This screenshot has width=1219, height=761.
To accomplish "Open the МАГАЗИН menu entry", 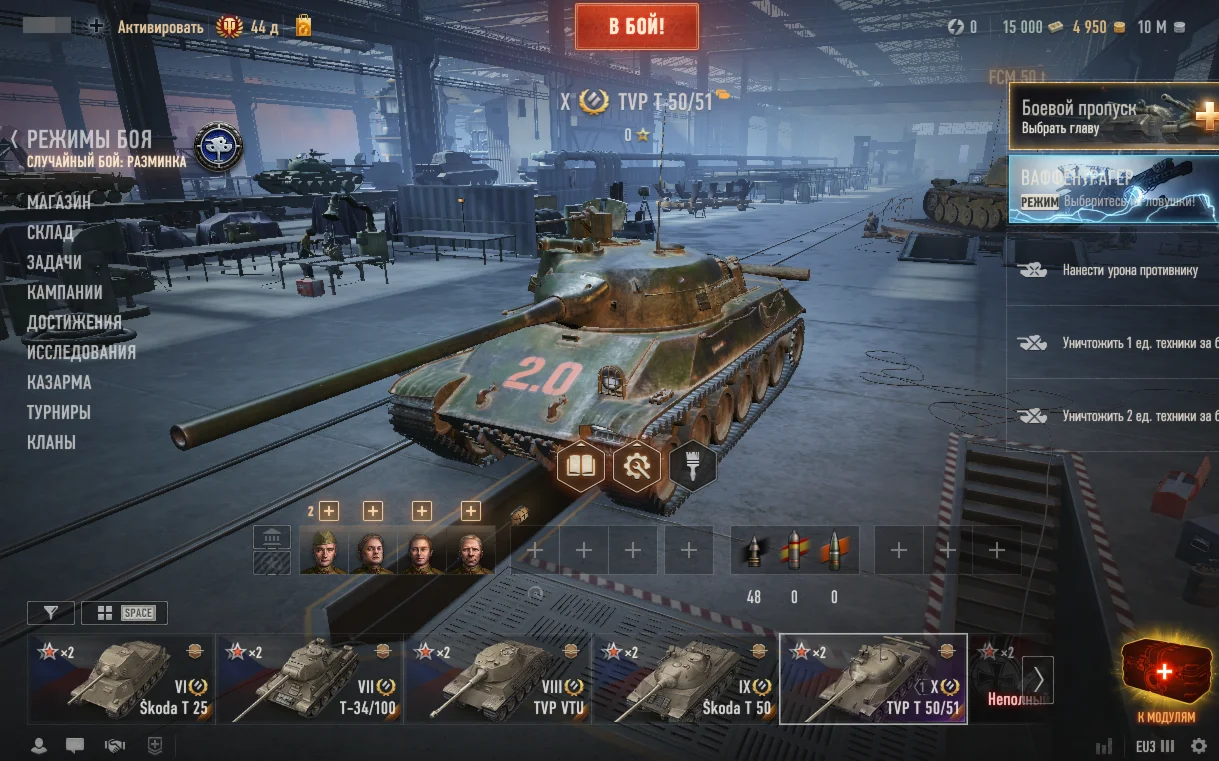I will pos(59,202).
